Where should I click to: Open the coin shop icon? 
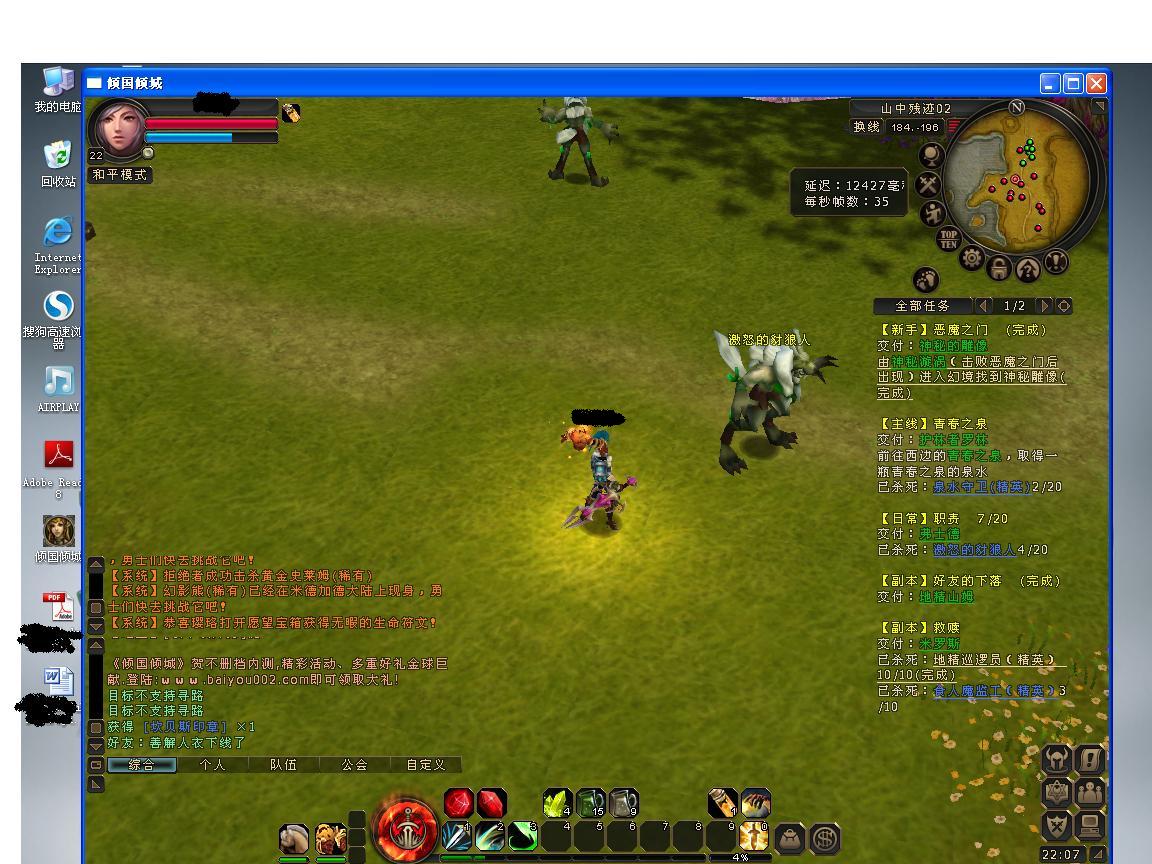(824, 837)
